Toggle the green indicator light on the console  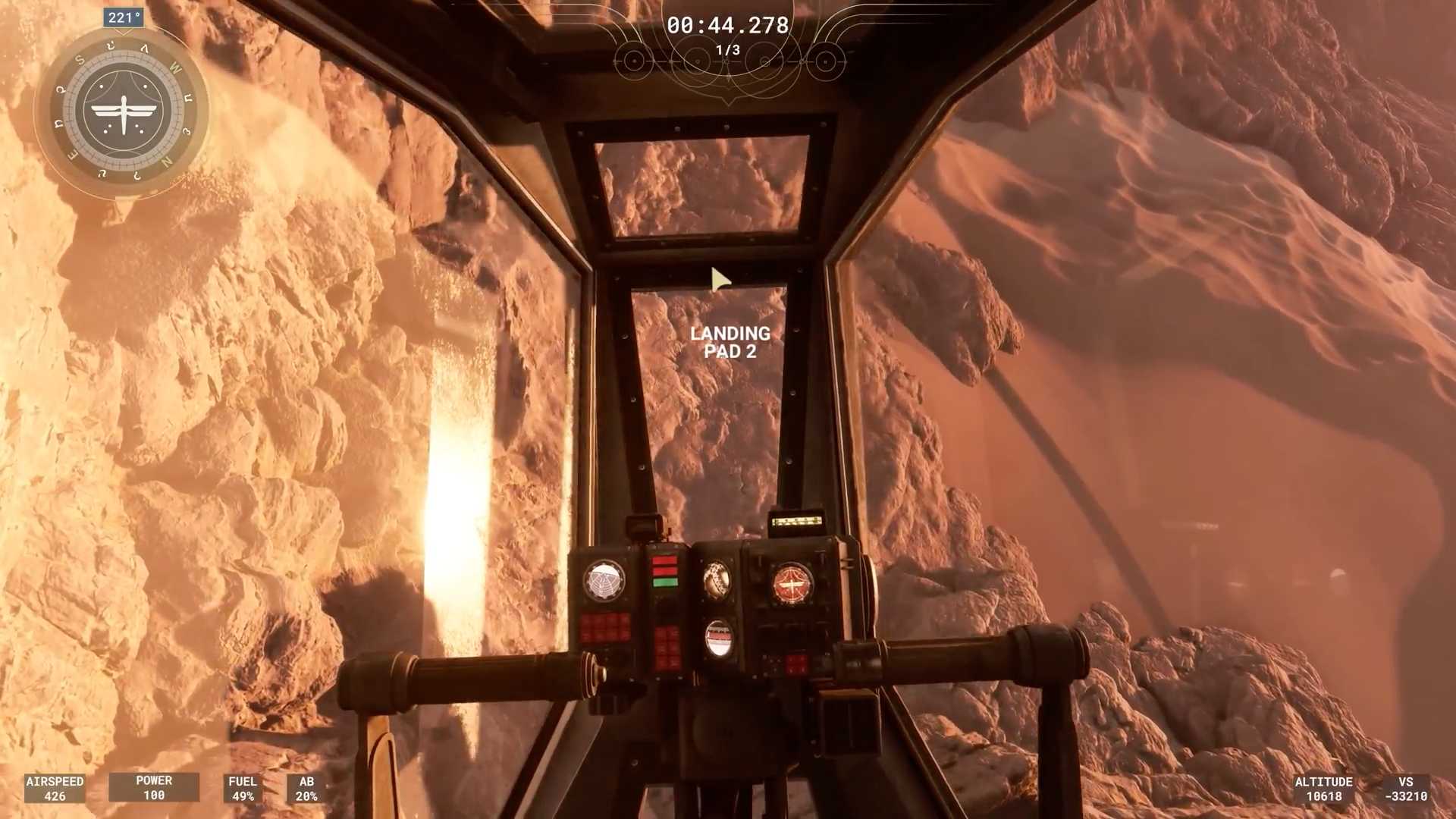click(665, 582)
